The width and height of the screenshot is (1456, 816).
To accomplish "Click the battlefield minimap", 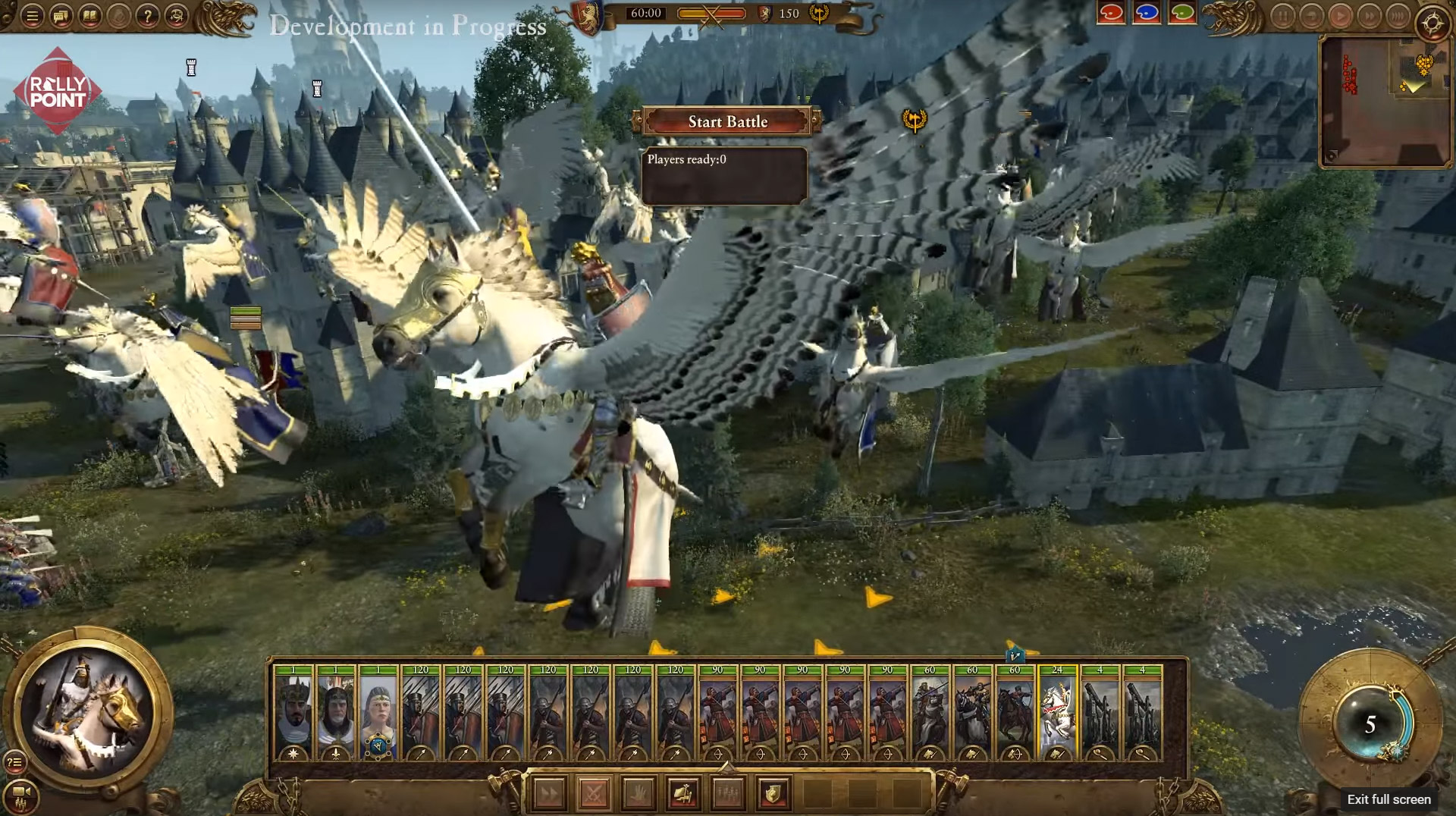I will [1384, 101].
